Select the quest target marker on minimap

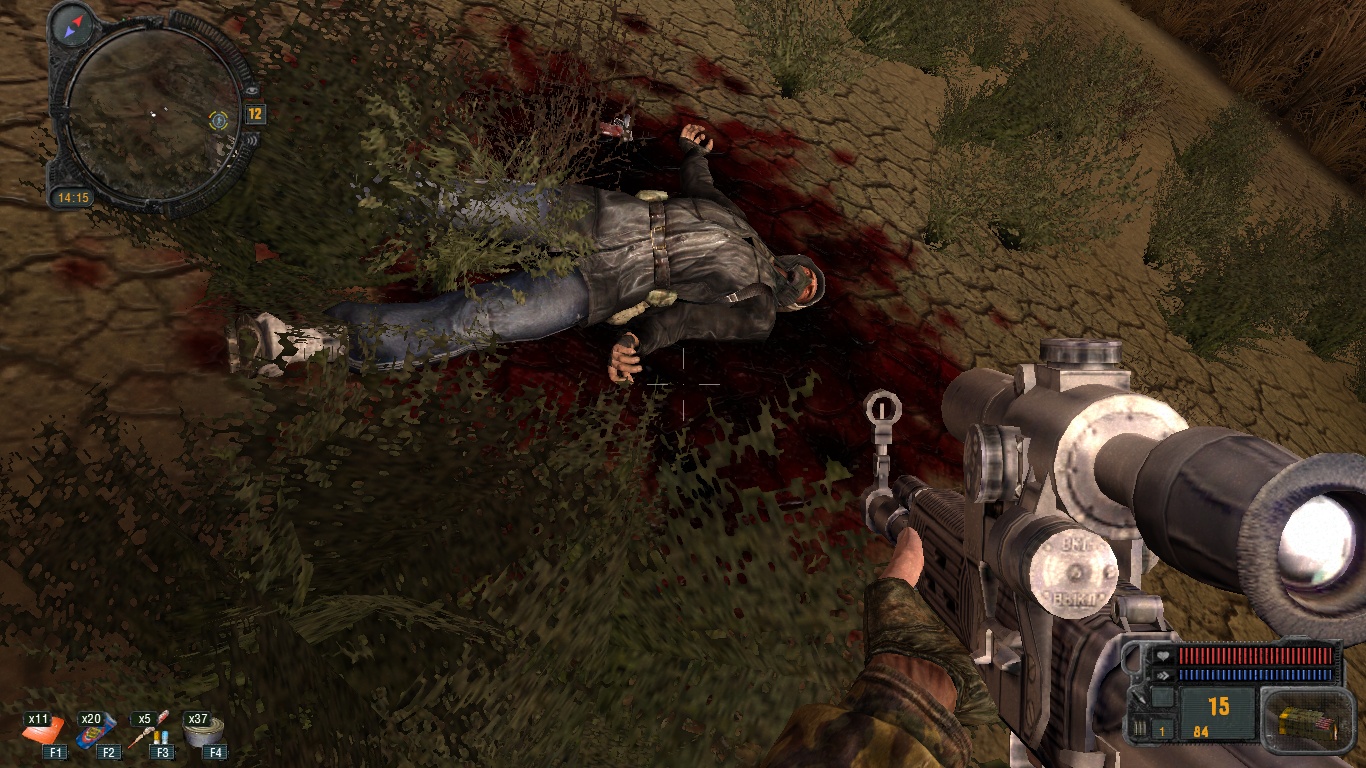[x=218, y=121]
